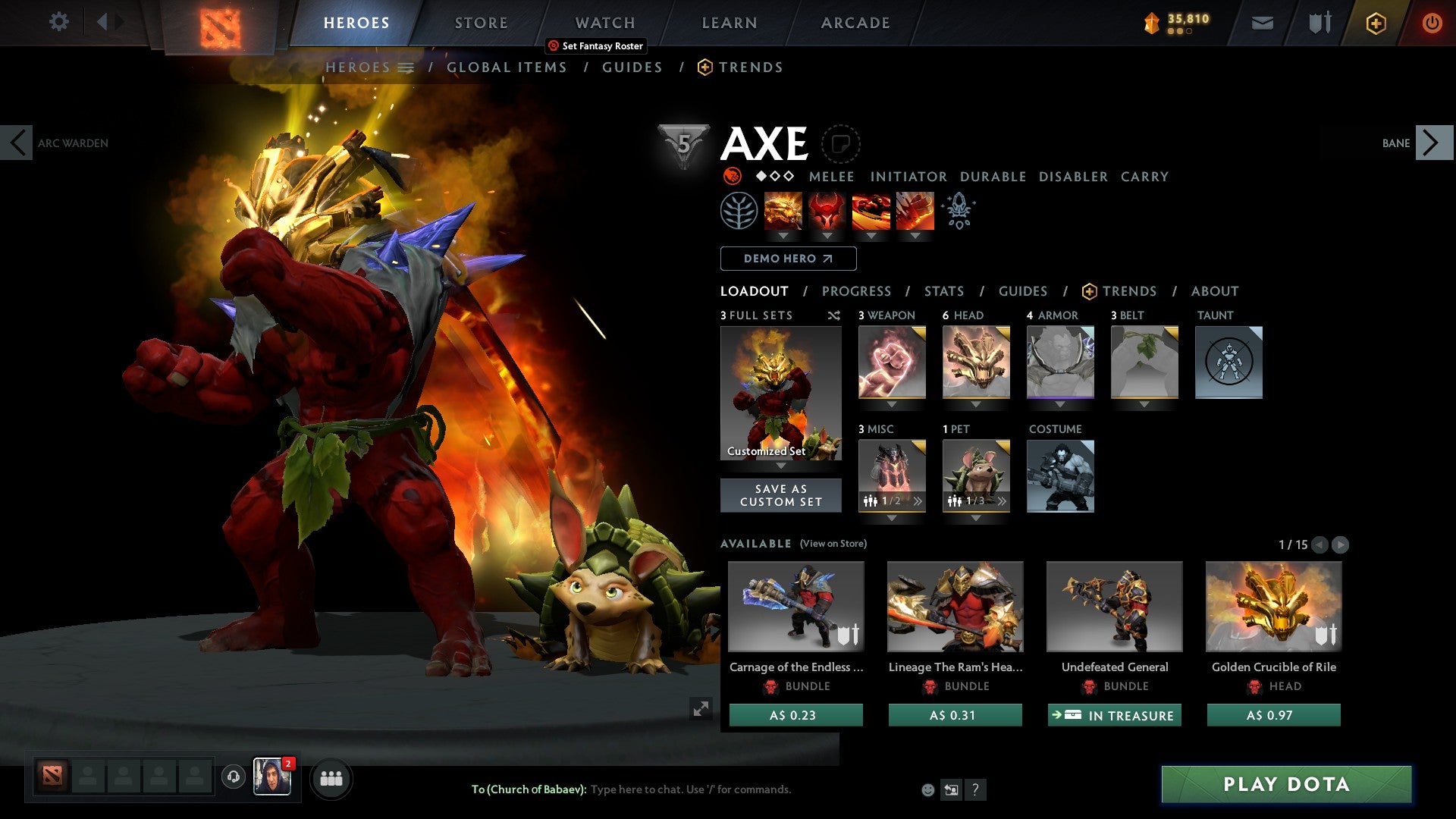Shuffle the Full Sets with randomize icon
This screenshot has width=1456, height=819.
[x=834, y=315]
